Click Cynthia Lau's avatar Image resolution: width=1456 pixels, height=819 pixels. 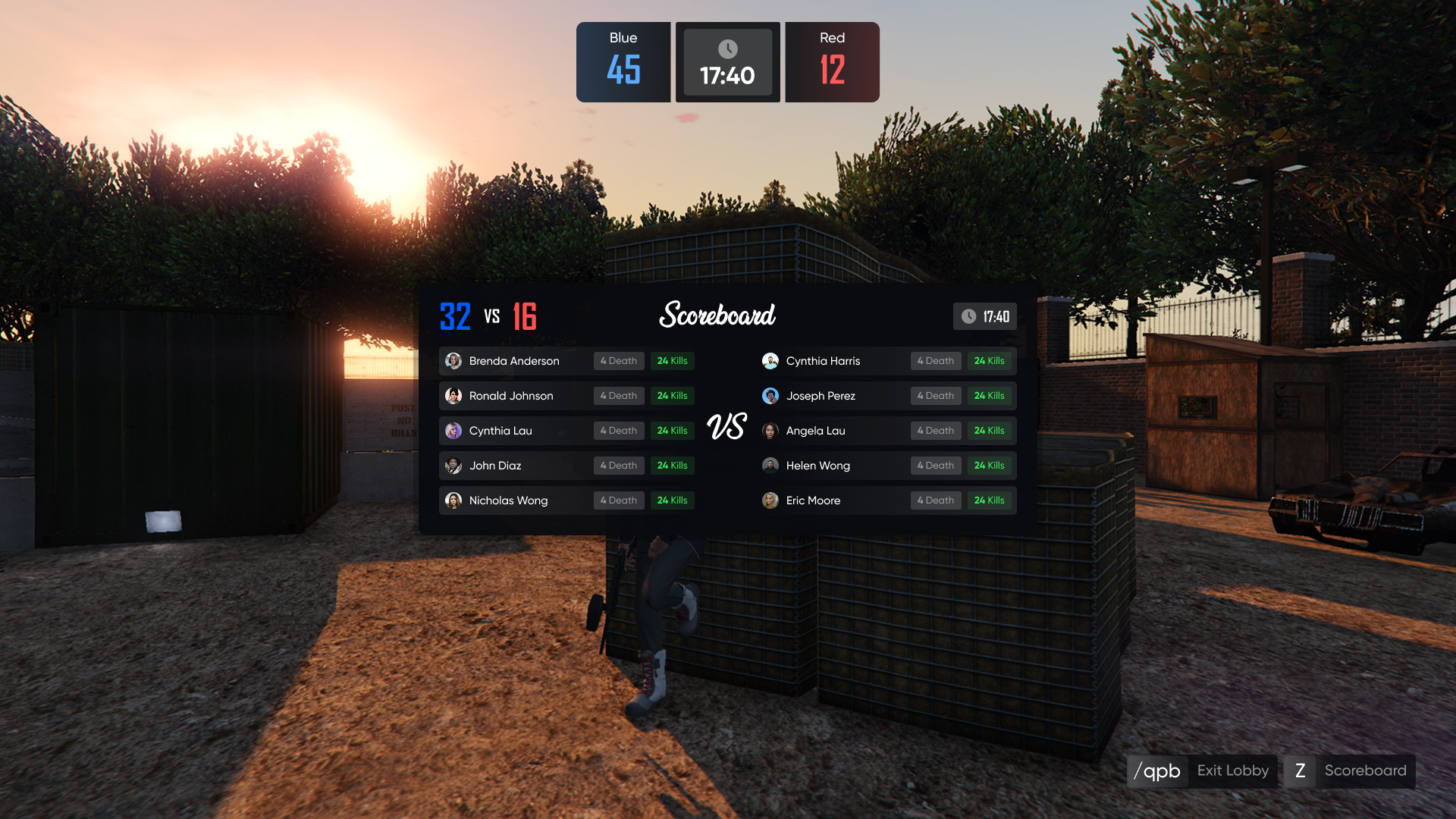453,431
